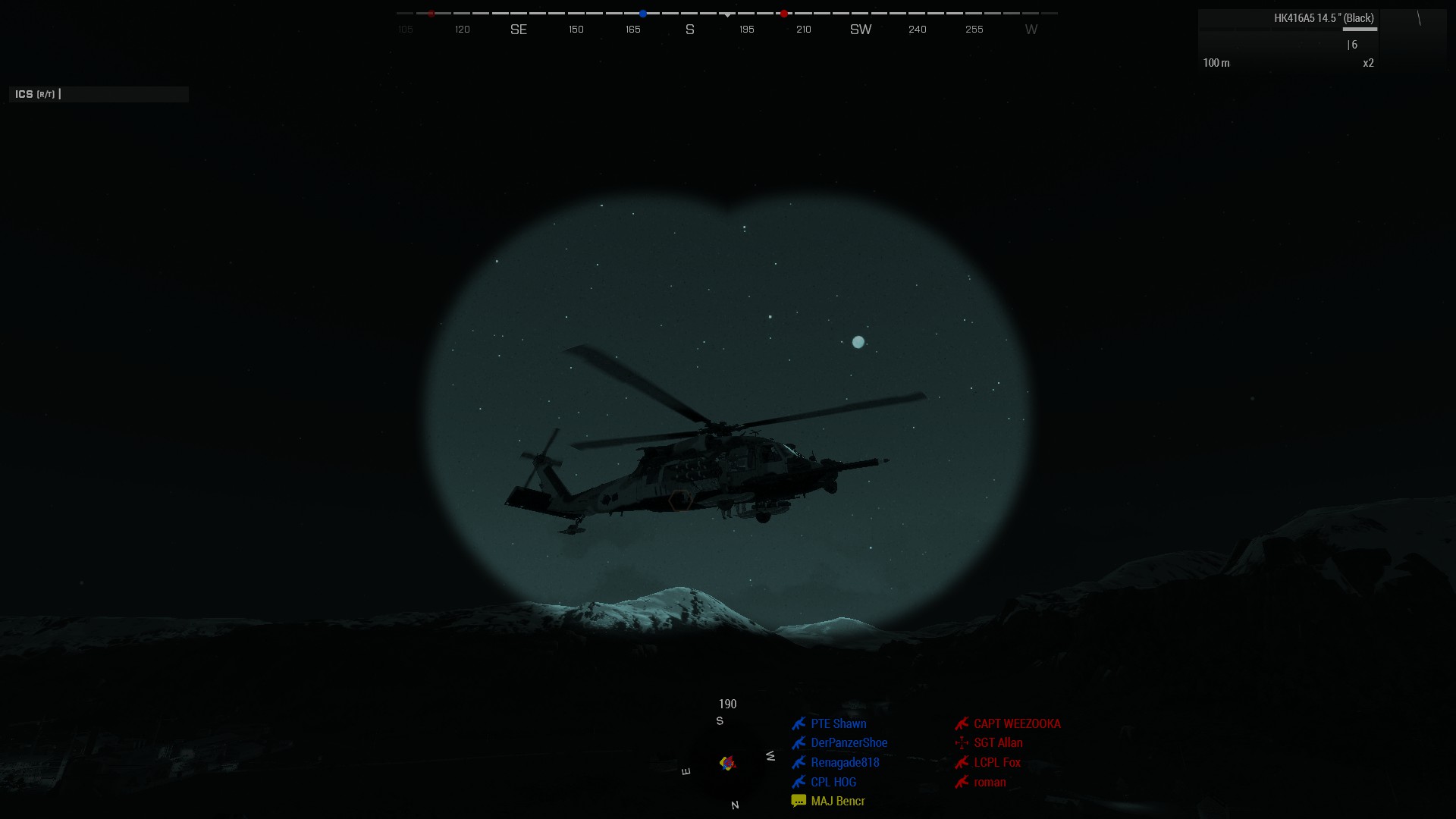Click the red marker dot near bearing 195
The width and height of the screenshot is (1456, 819).
(783, 13)
